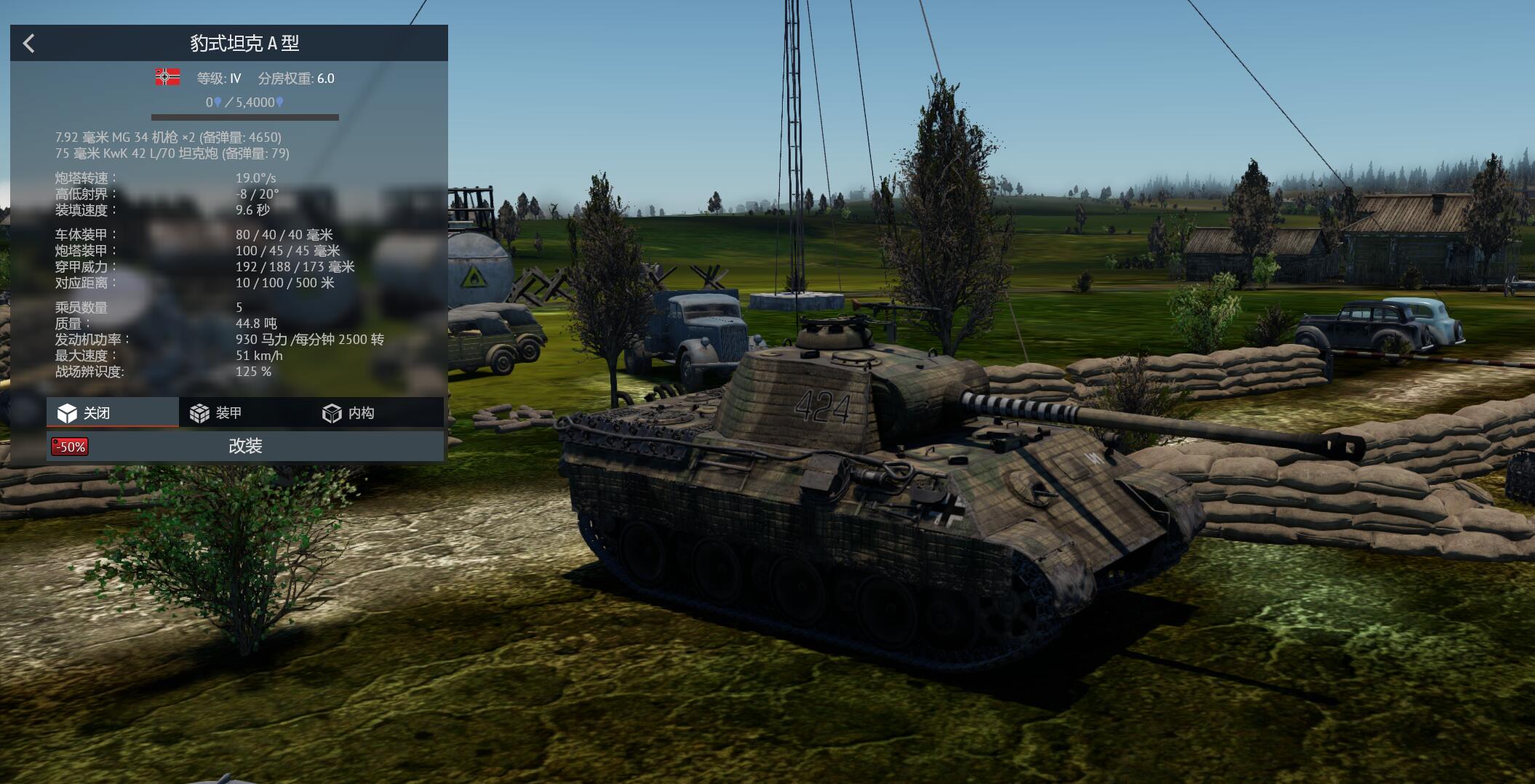Viewport: 1535px width, 784px height.
Task: Select the 关闭 view tab
Action: 112,413
